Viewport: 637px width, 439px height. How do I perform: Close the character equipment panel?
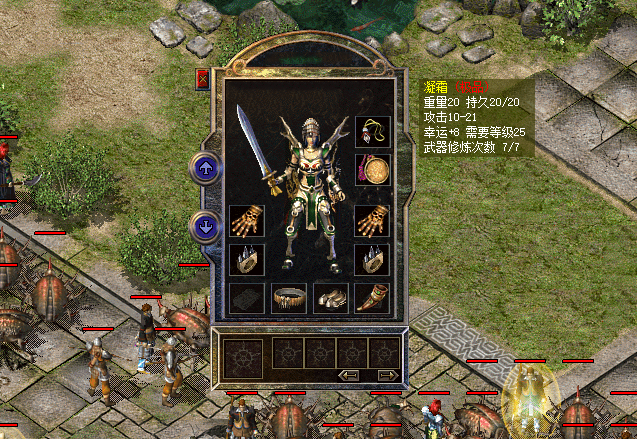point(203,79)
